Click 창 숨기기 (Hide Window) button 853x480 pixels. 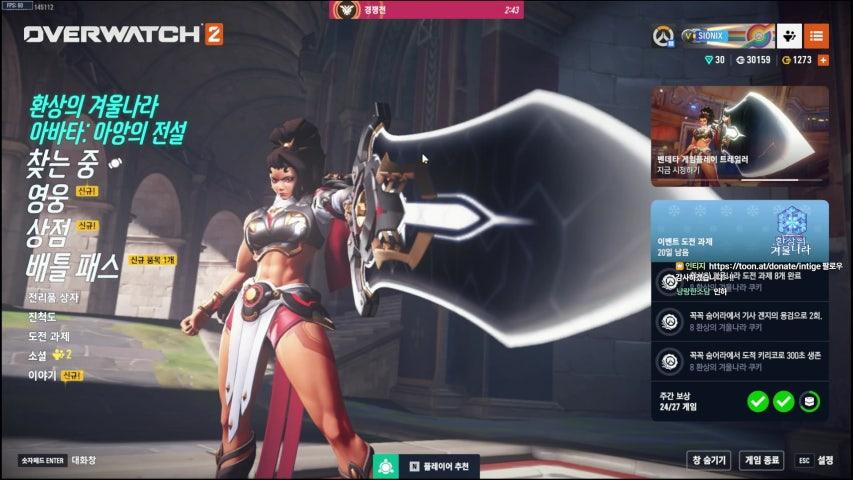(x=709, y=460)
